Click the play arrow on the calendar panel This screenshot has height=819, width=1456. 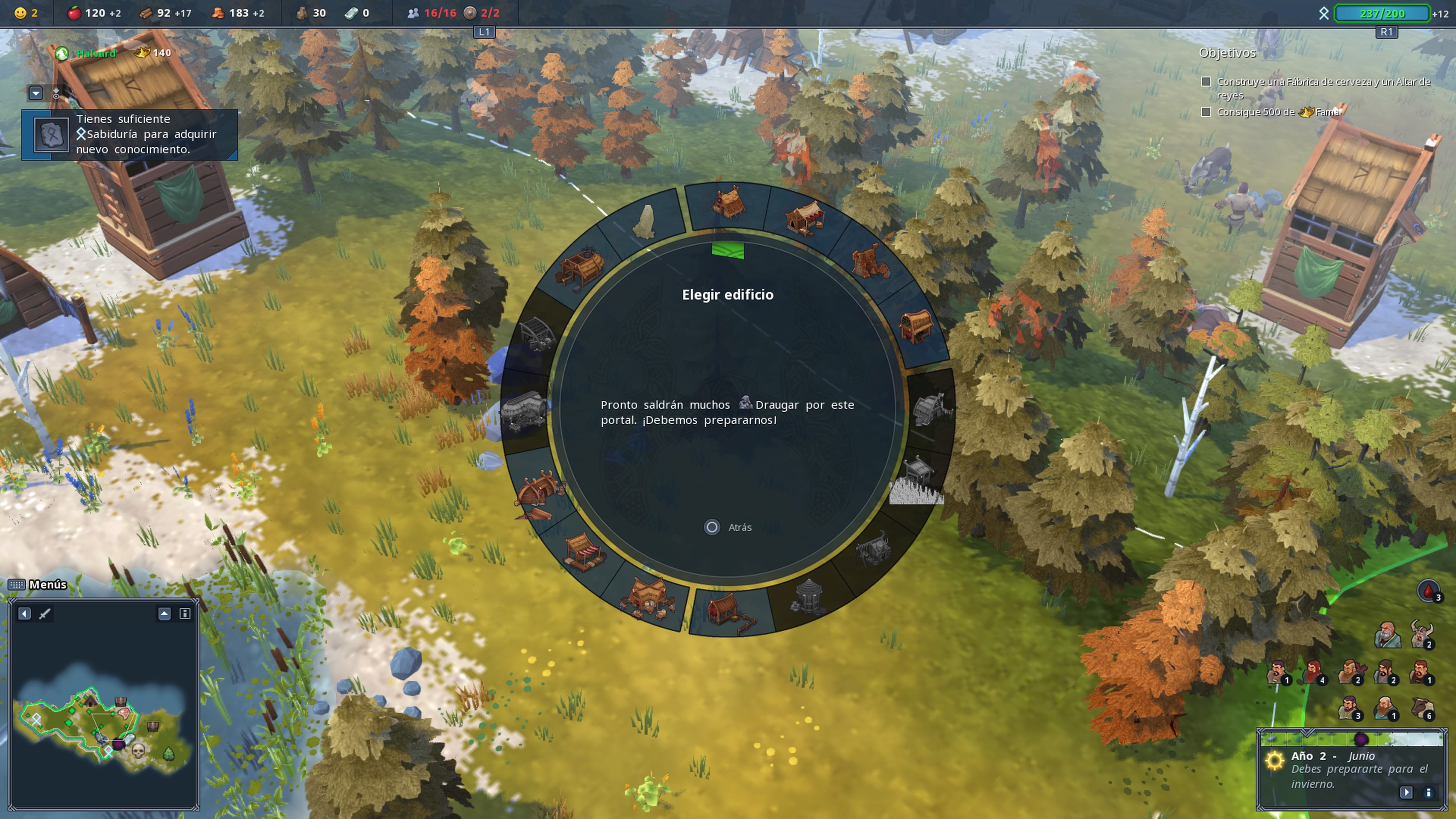tap(1406, 792)
